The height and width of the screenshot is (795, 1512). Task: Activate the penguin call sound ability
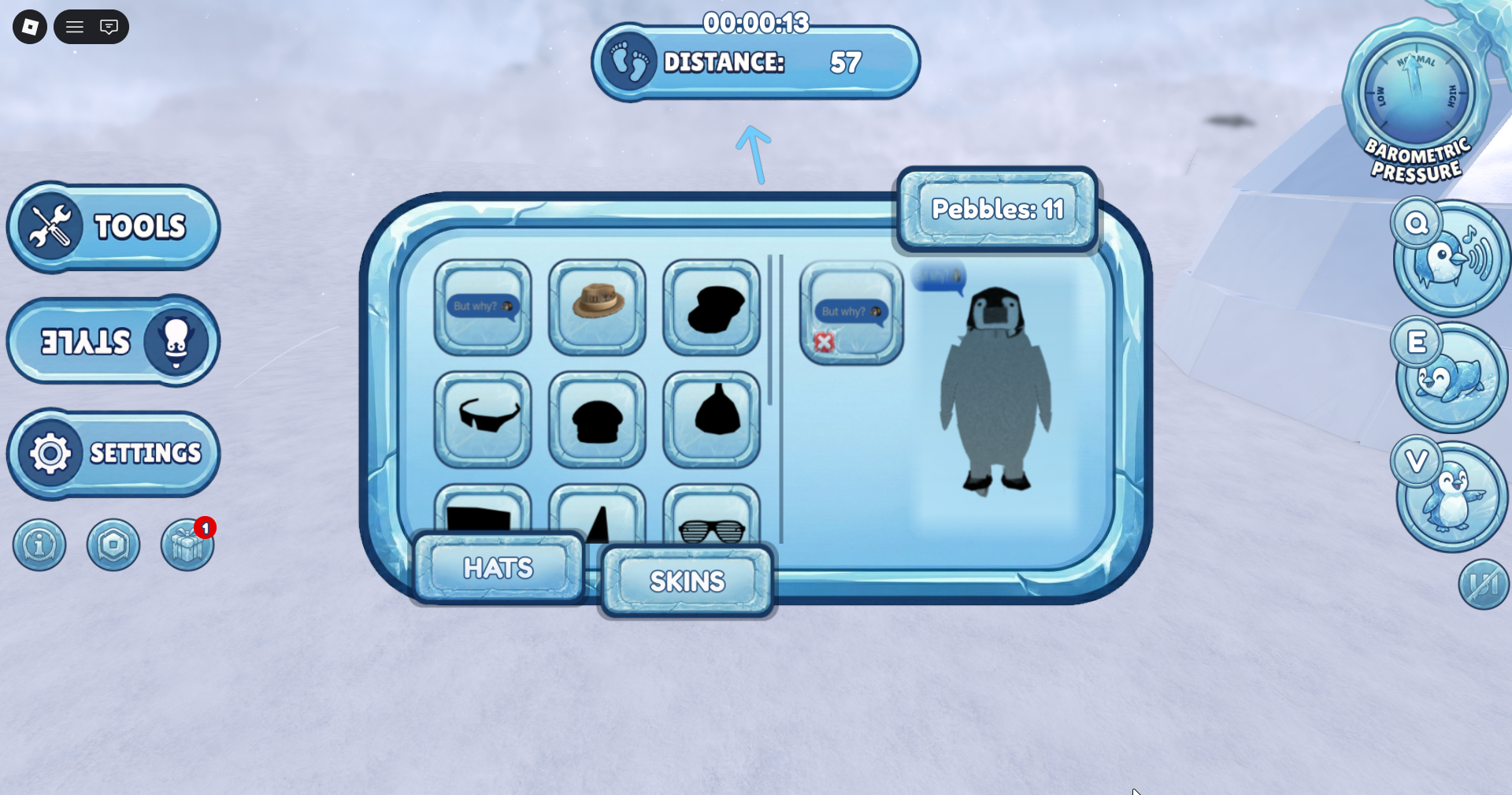[1451, 258]
